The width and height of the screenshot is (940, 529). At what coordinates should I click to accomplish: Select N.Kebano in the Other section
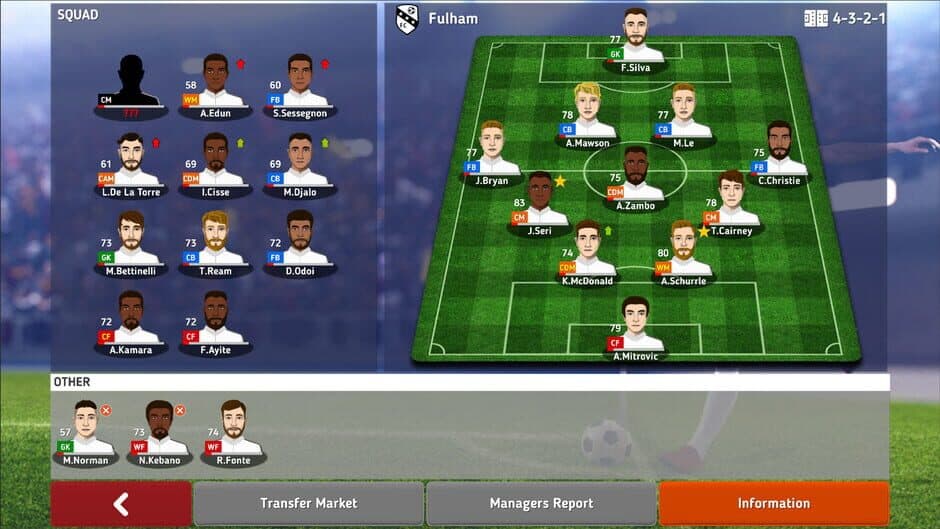point(160,430)
